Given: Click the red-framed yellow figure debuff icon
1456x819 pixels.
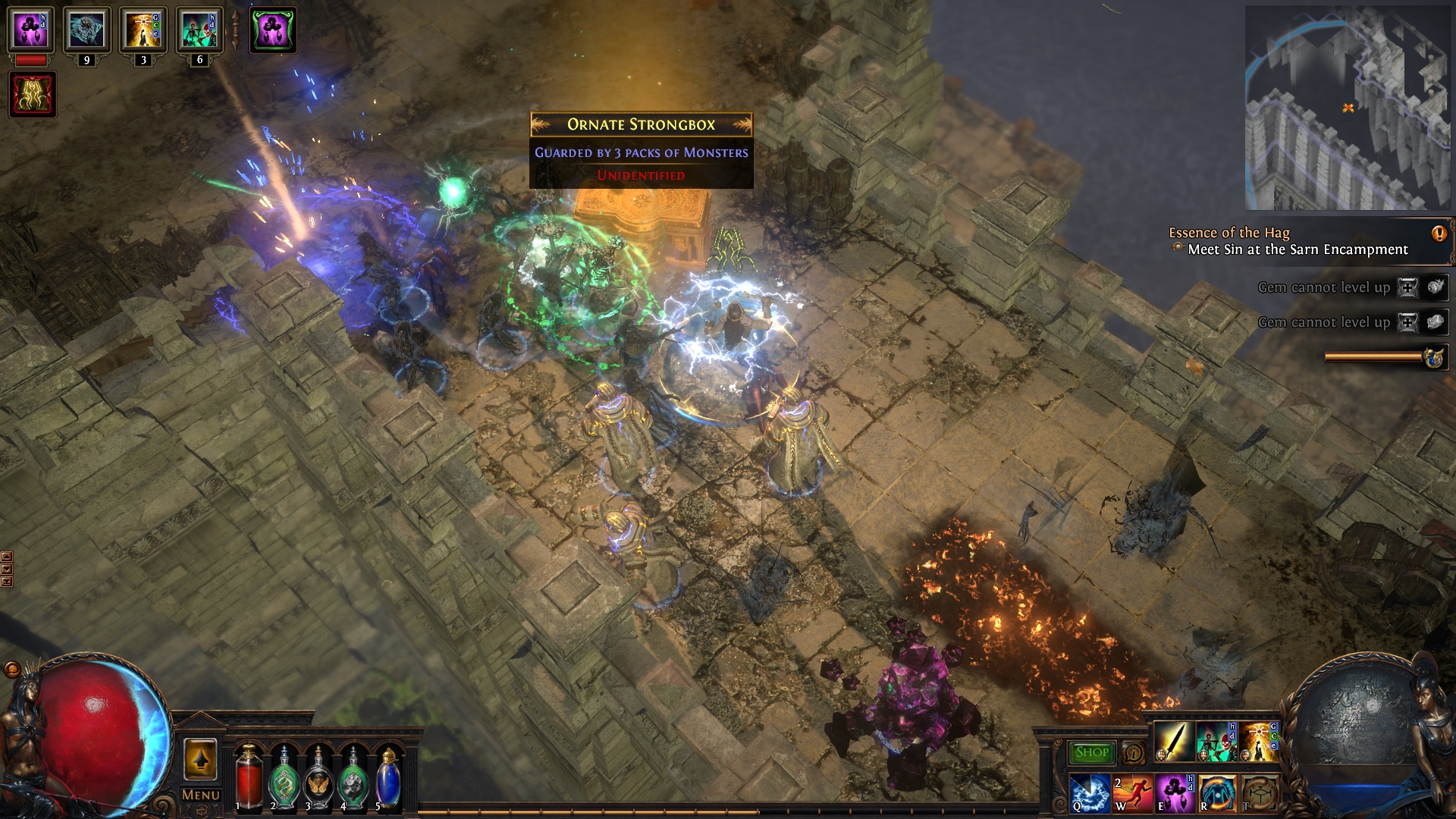Looking at the screenshot, I should (x=33, y=94).
